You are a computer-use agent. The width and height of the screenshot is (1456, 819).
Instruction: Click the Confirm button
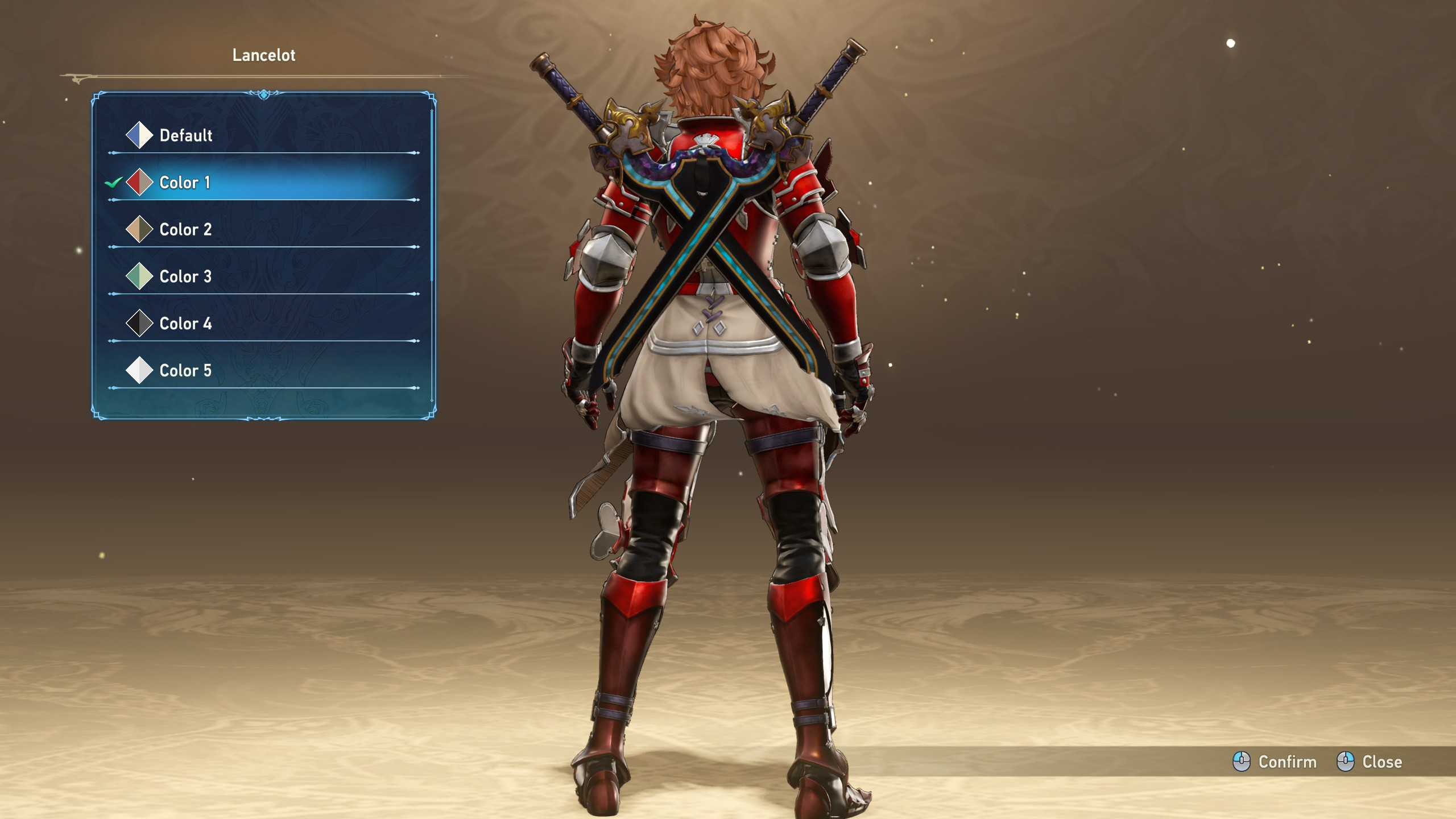tap(1275, 762)
